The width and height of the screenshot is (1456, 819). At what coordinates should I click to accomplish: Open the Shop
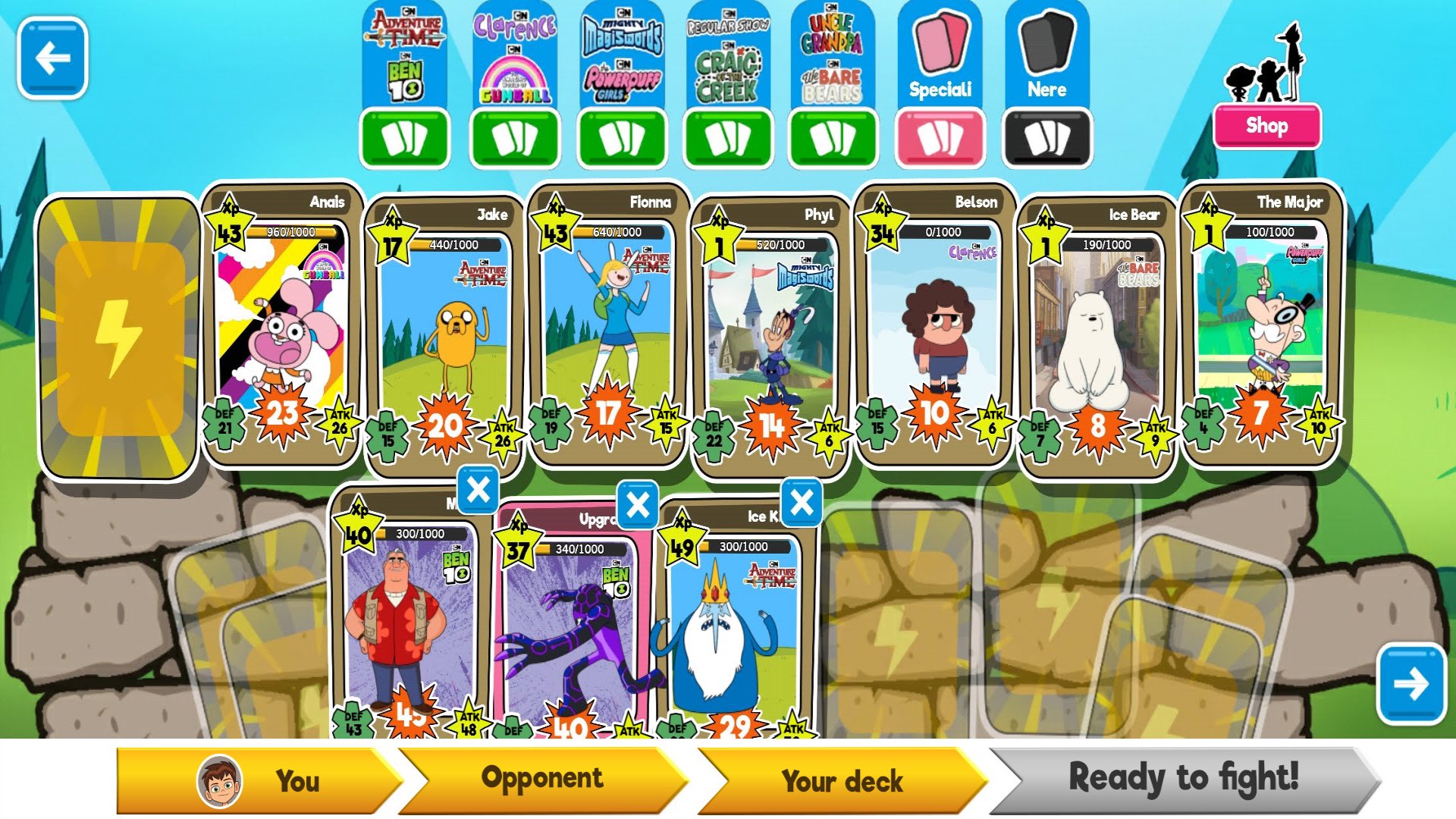point(1266,126)
